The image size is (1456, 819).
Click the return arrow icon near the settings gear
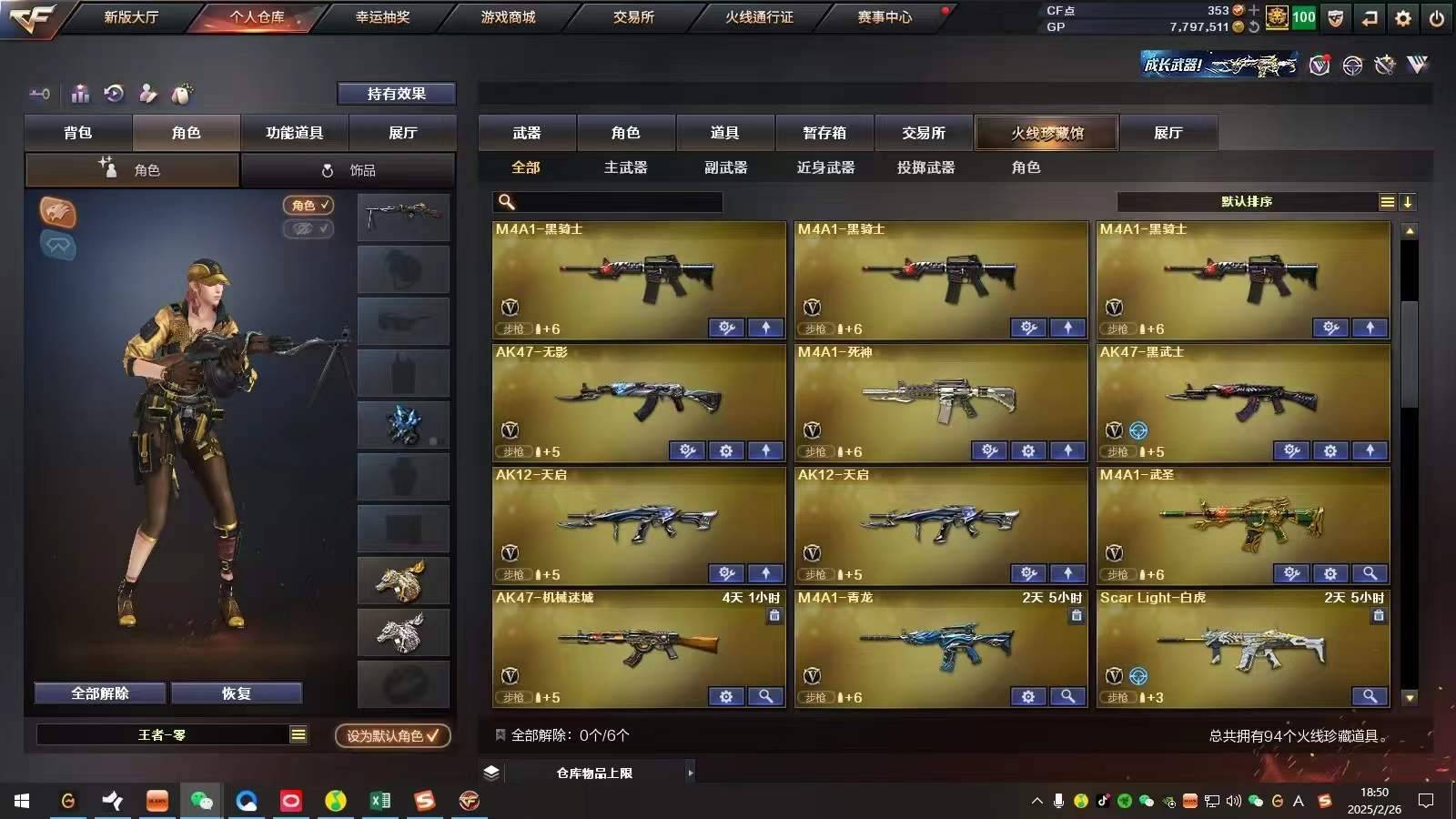point(1369,17)
